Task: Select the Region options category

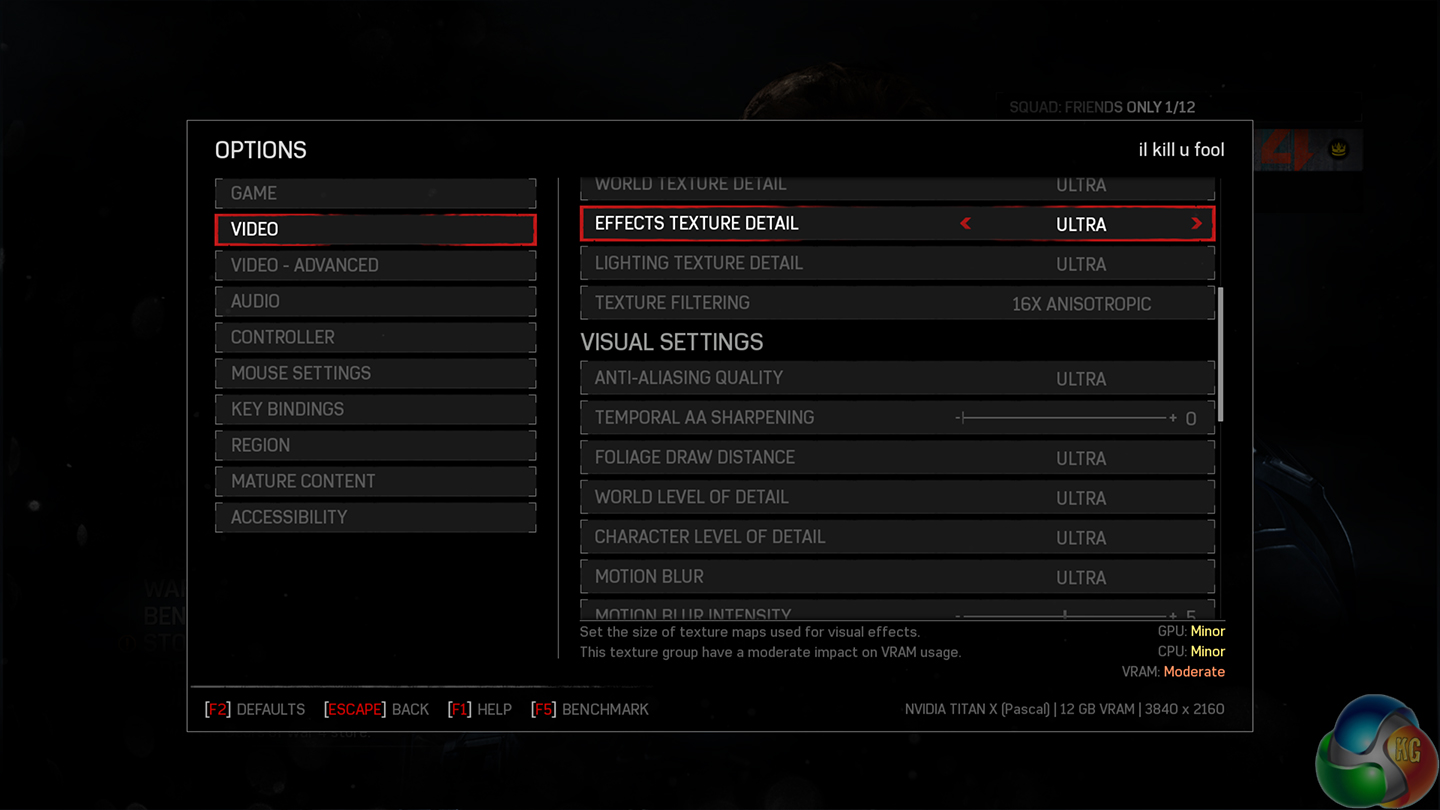Action: (375, 445)
